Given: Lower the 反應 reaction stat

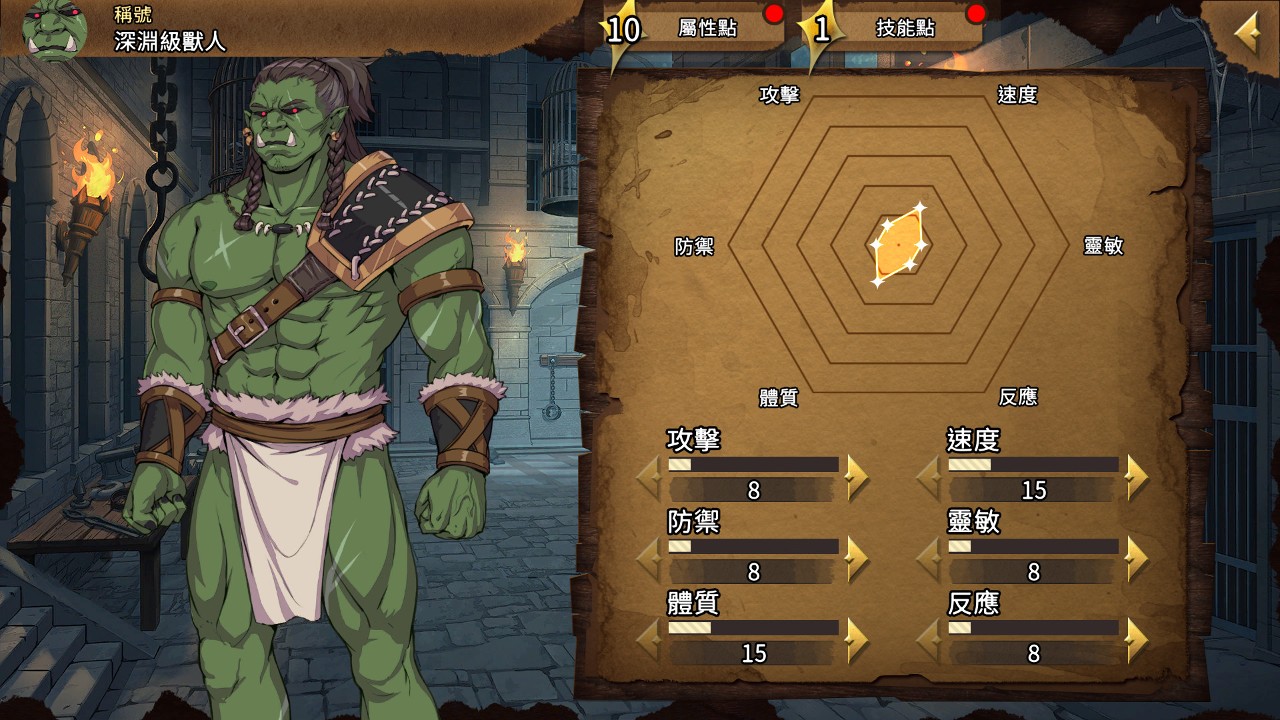Looking at the screenshot, I should [929, 641].
